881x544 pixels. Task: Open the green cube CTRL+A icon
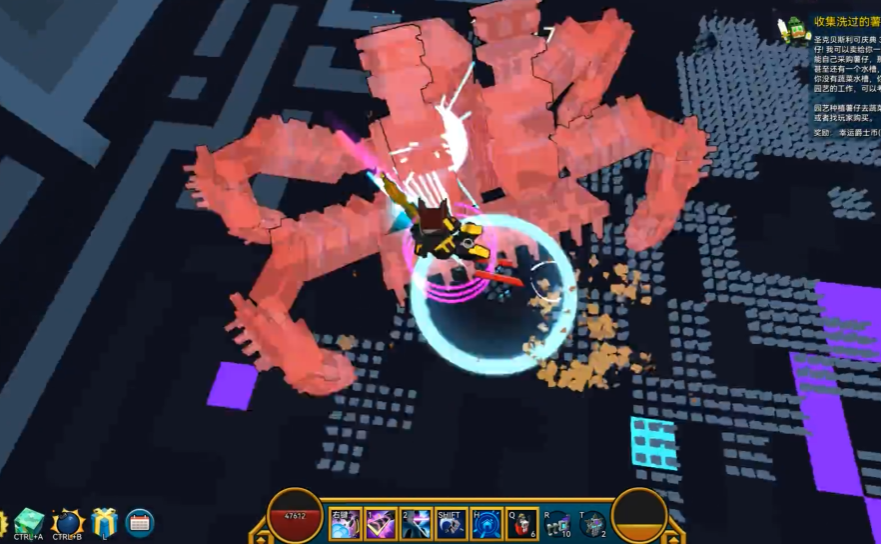point(28,522)
